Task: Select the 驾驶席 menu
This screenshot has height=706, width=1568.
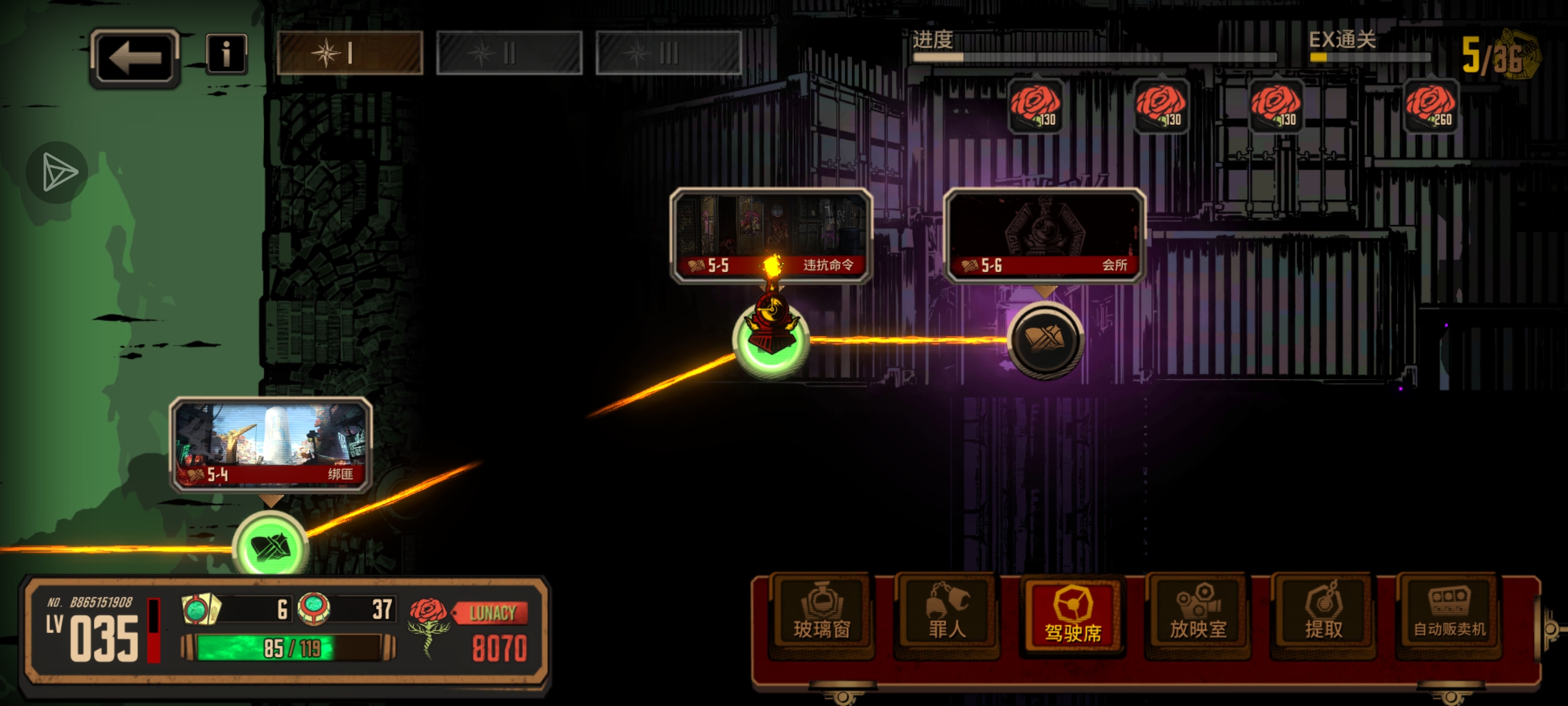Action: click(x=1072, y=614)
